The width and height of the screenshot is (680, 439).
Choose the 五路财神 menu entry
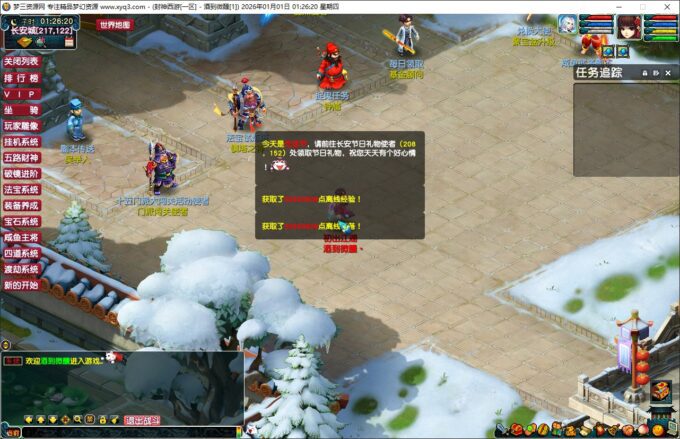tap(22, 157)
